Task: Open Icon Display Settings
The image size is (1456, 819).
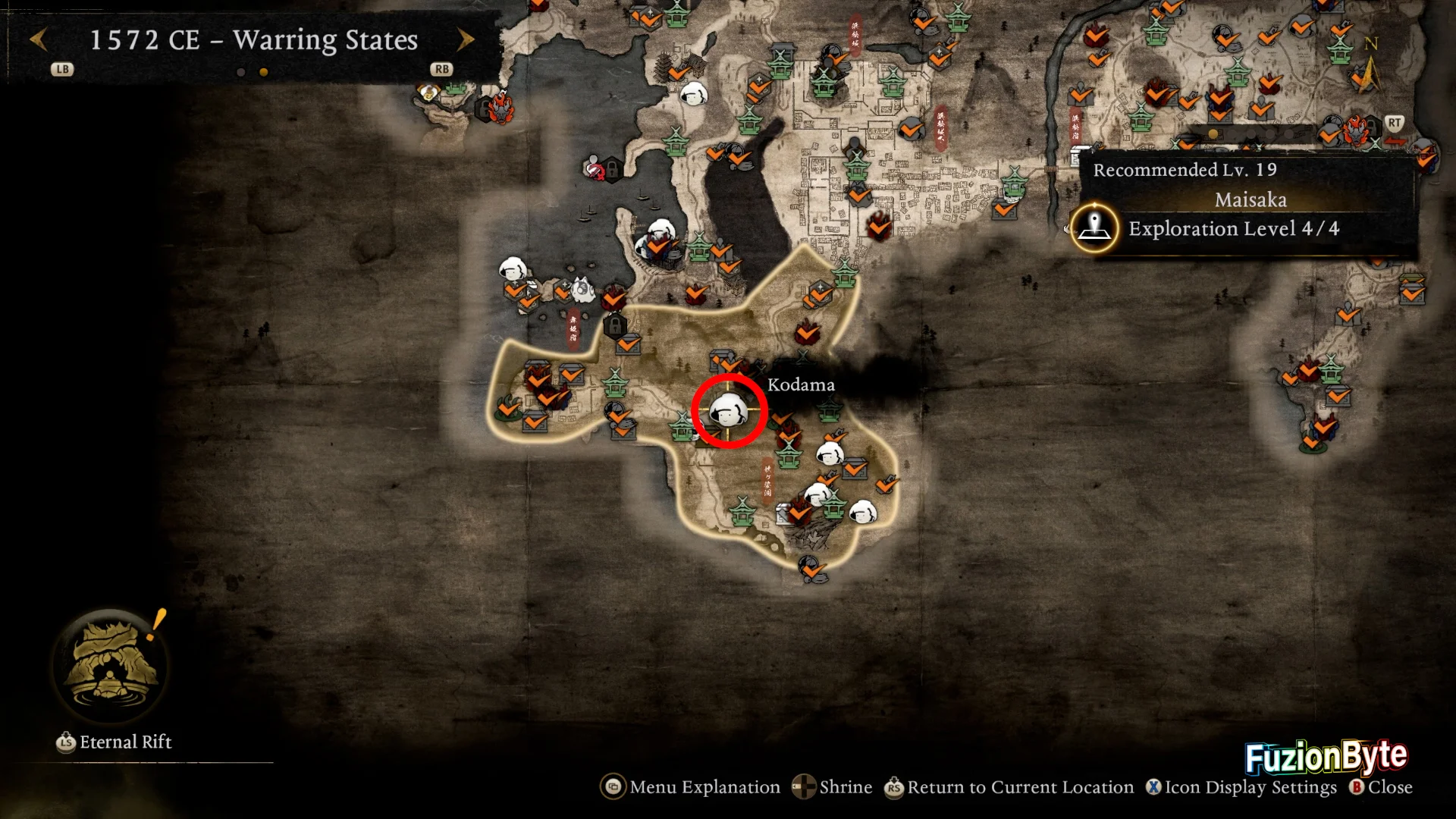Action: pyautogui.click(x=1241, y=787)
